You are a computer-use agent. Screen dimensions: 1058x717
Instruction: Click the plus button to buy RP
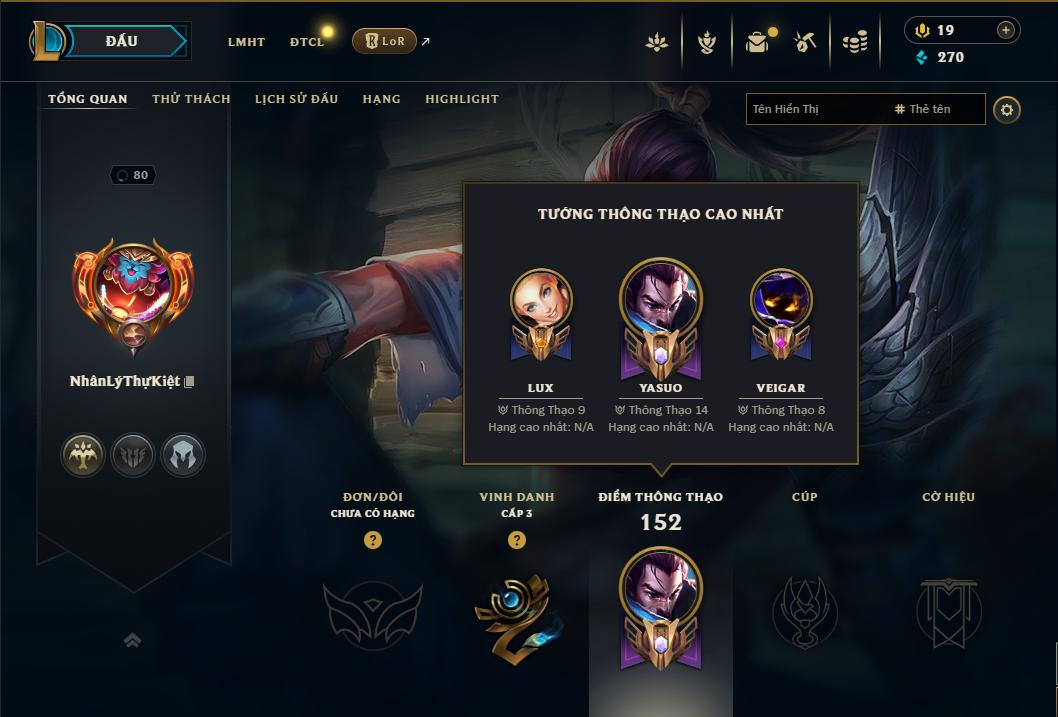1005,30
